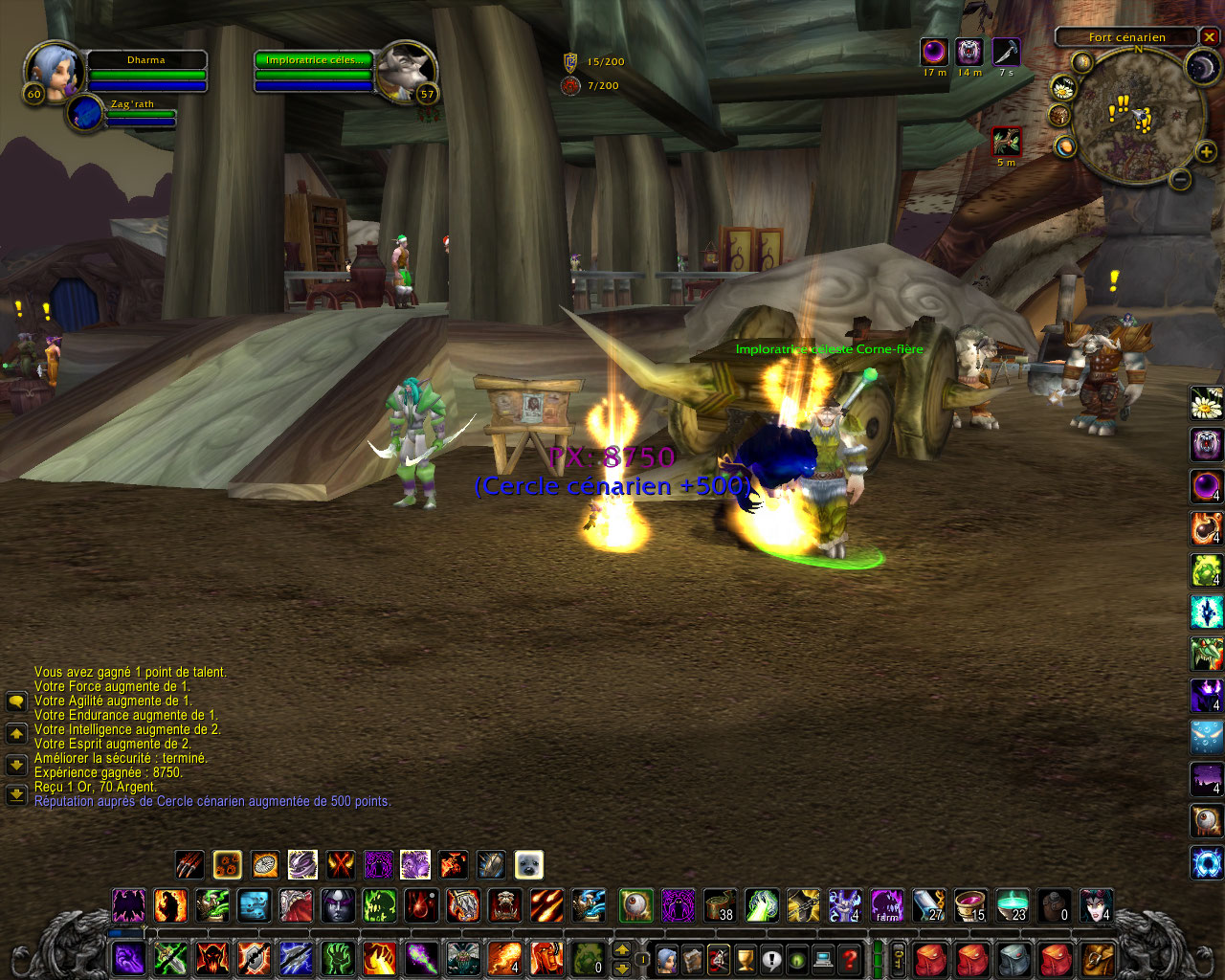The height and width of the screenshot is (980, 1225).
Task: Click the moon day-night indicator on the minimap
Action: [x=1200, y=65]
